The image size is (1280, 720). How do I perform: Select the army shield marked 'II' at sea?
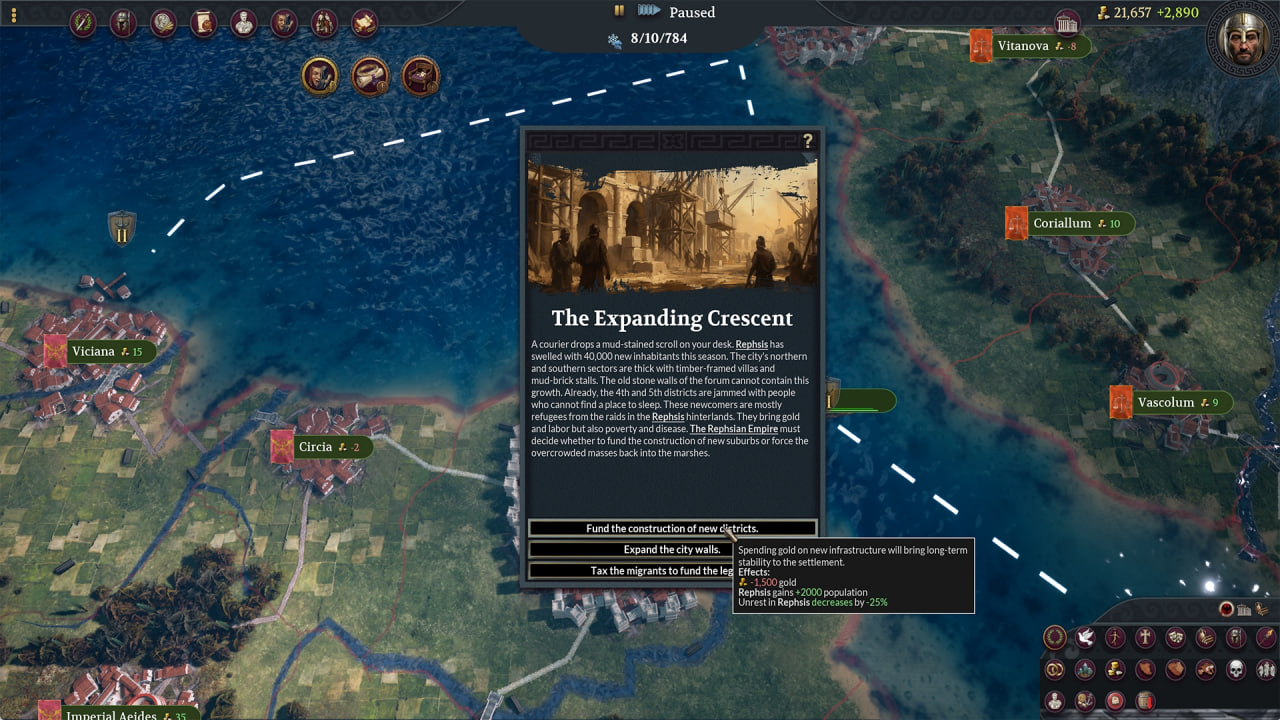[121, 229]
